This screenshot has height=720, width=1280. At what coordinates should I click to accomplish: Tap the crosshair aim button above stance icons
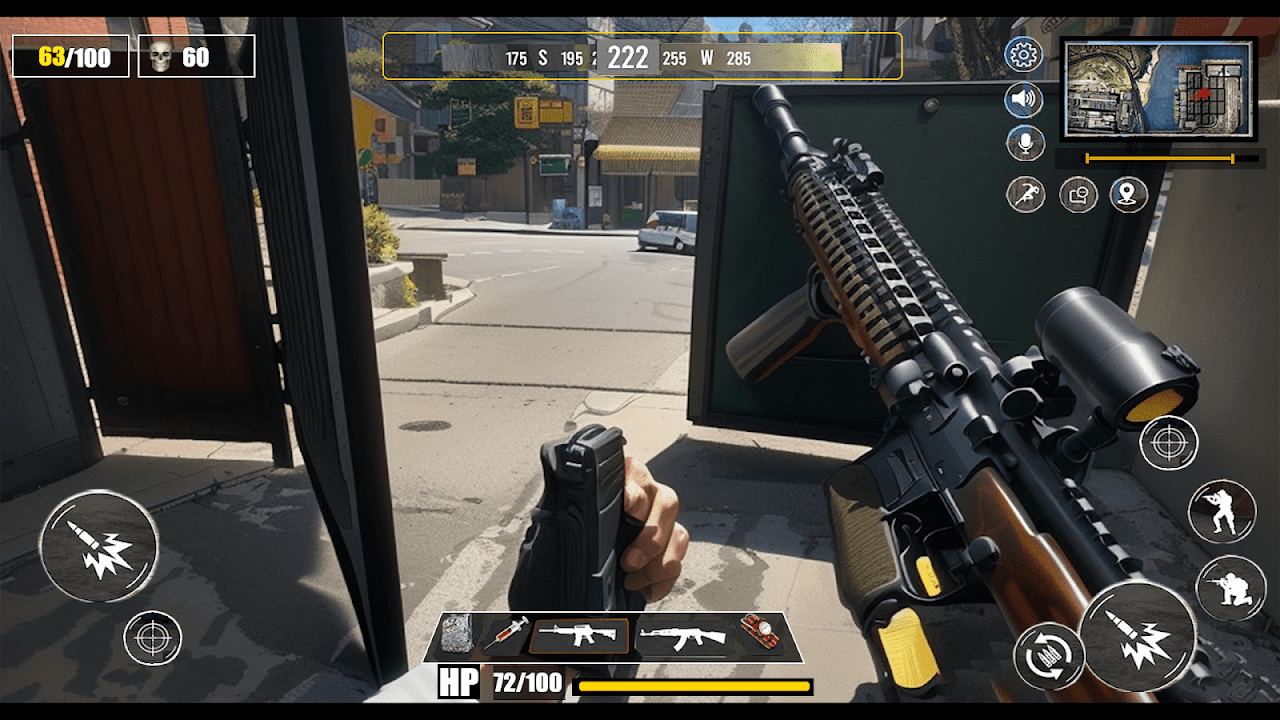point(1168,442)
